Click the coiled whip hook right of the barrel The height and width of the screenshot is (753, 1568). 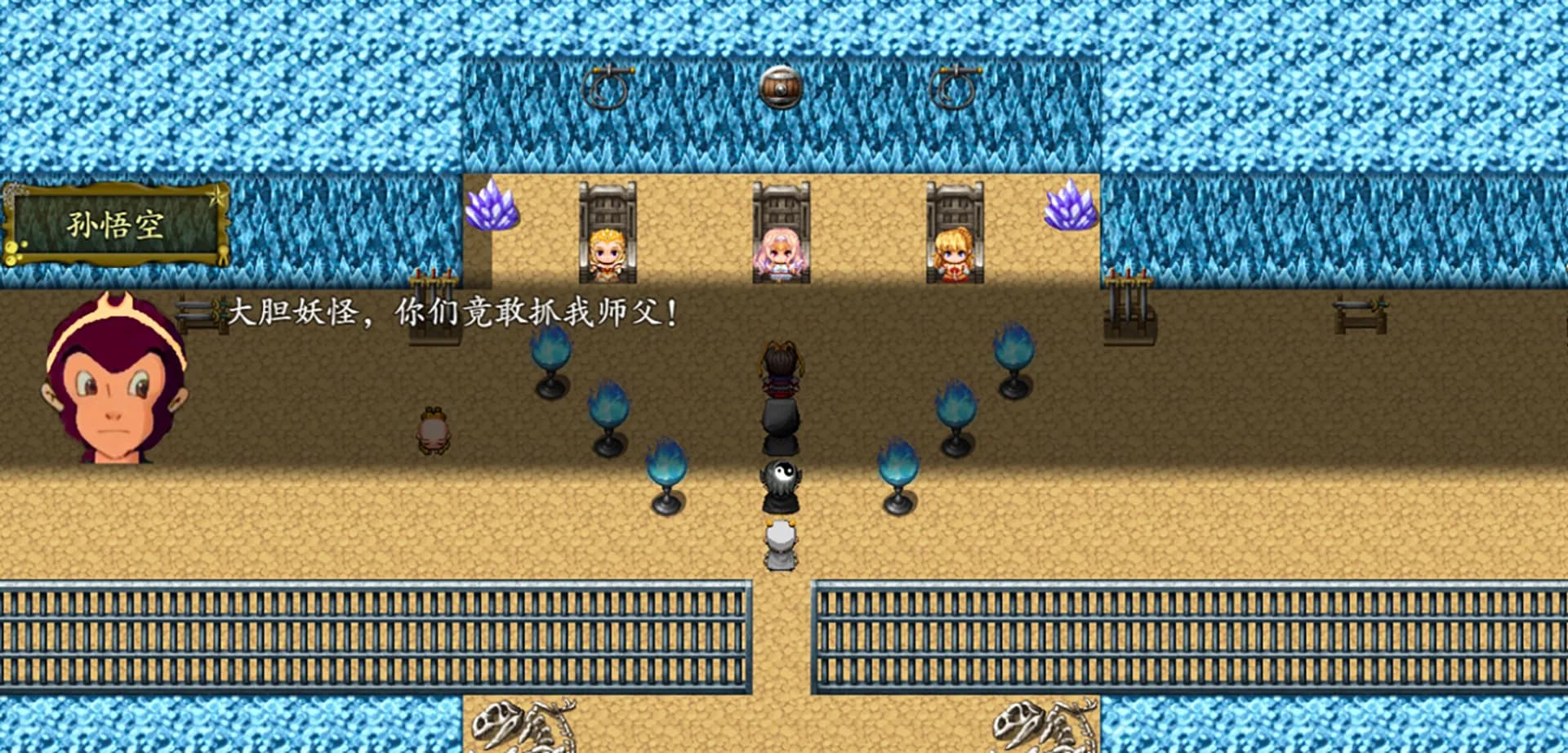(954, 84)
